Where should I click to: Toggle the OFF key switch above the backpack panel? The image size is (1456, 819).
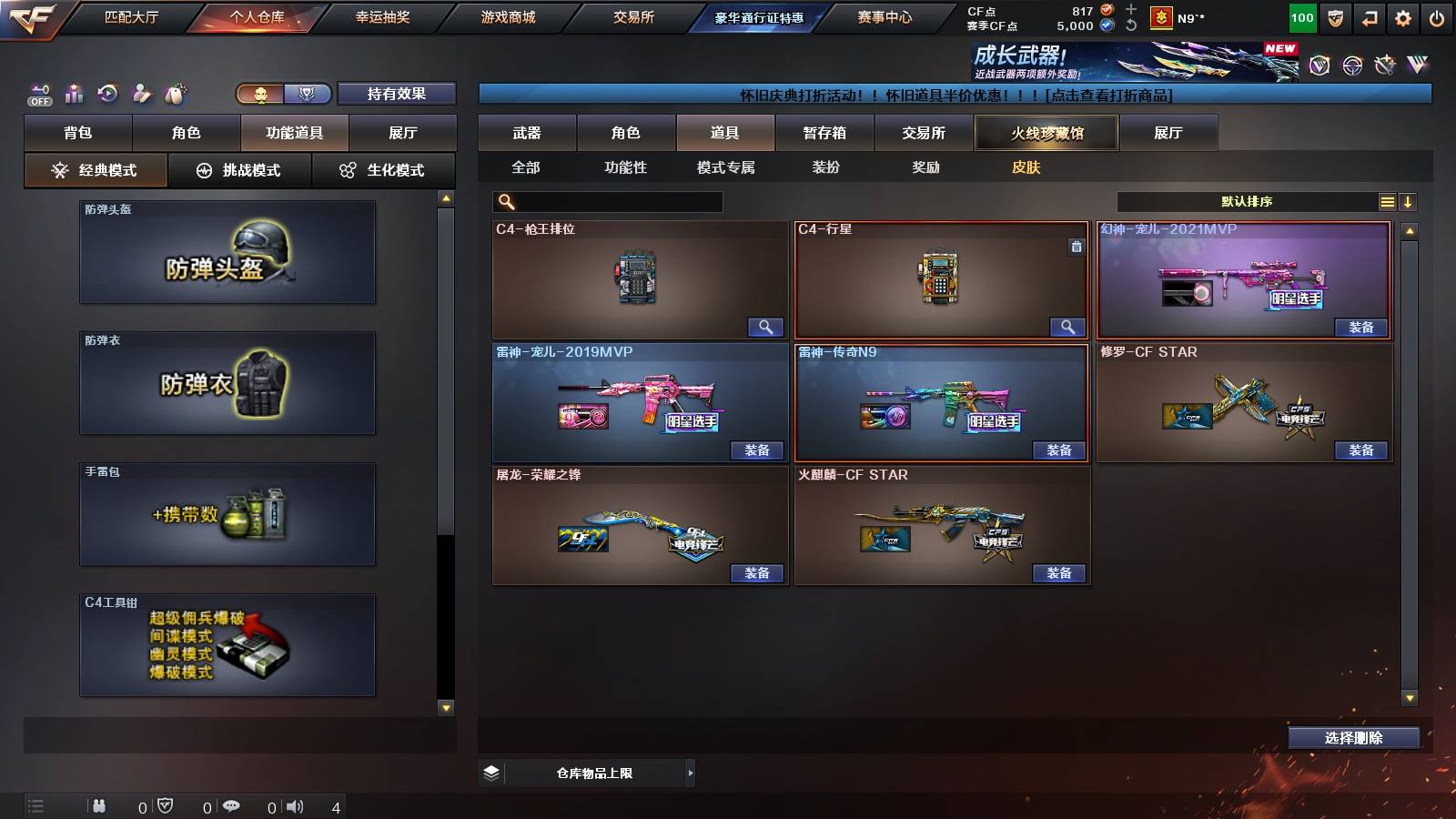pyautogui.click(x=38, y=94)
